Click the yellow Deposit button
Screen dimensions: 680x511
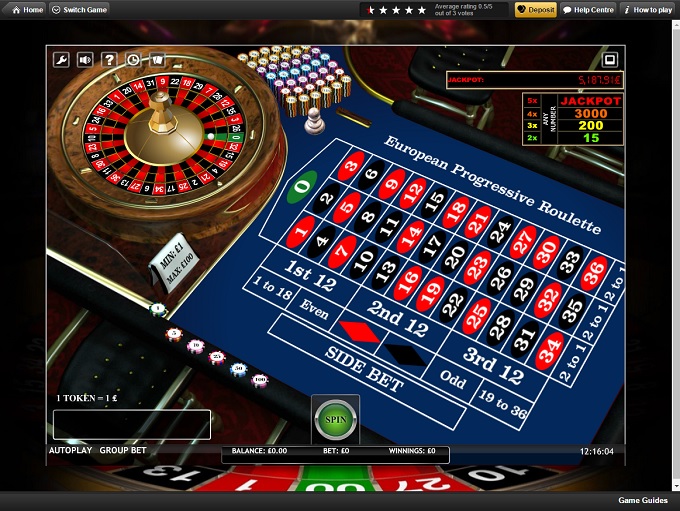pos(536,10)
